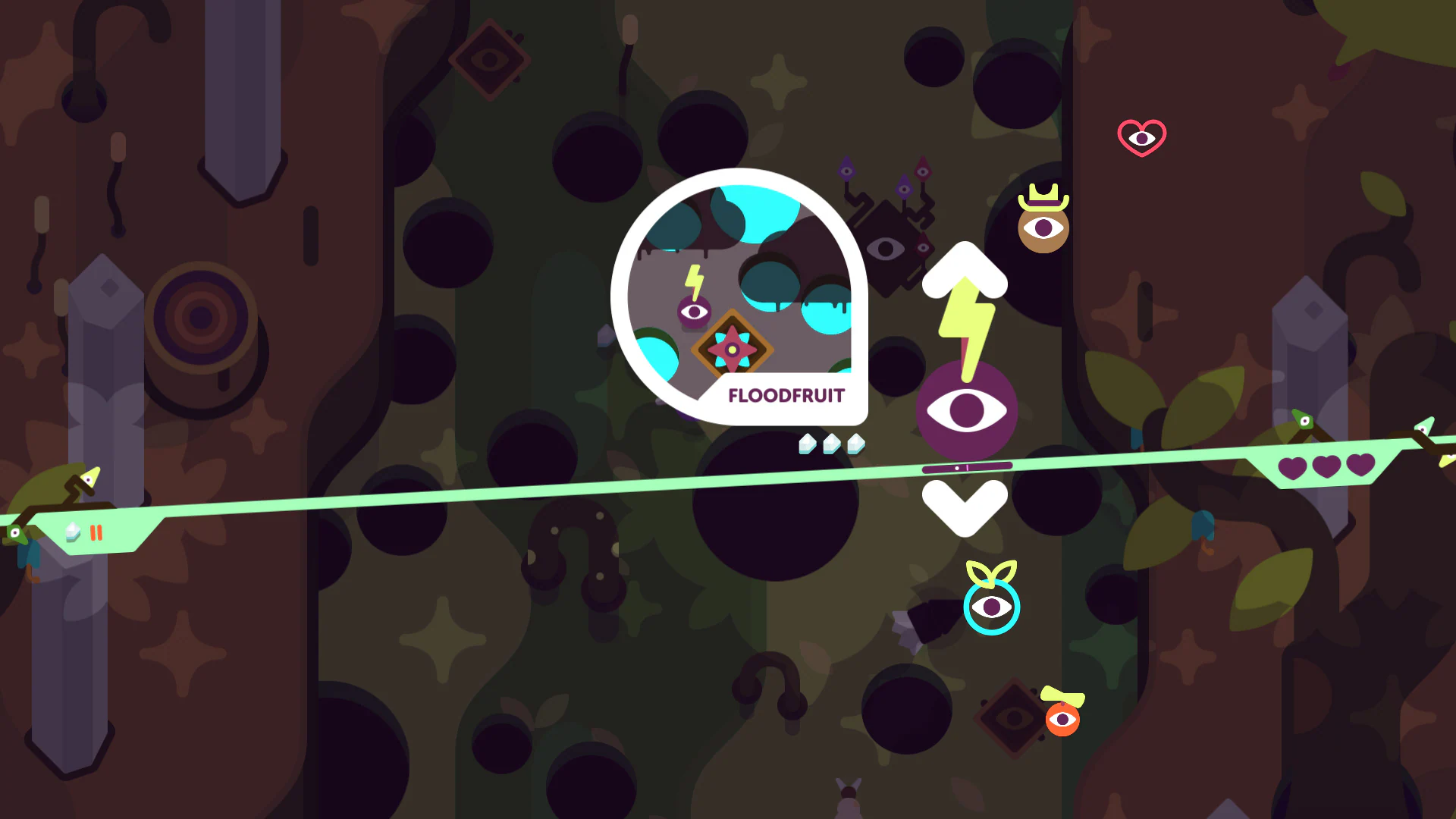Click the blue Floodfruit seed with leaves
This screenshot has height=819, width=1456.
[990, 607]
